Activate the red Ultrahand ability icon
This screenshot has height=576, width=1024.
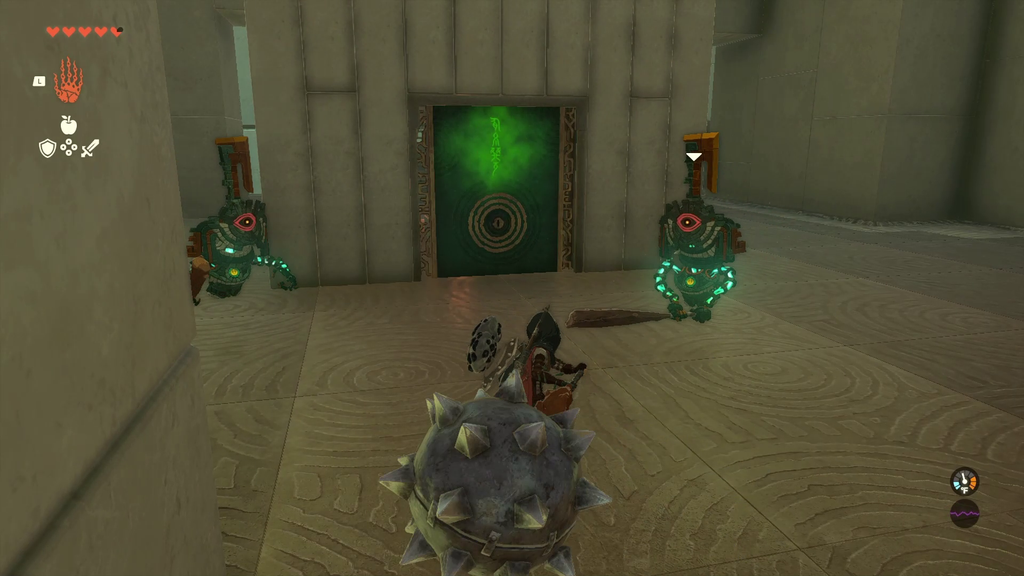tap(68, 81)
